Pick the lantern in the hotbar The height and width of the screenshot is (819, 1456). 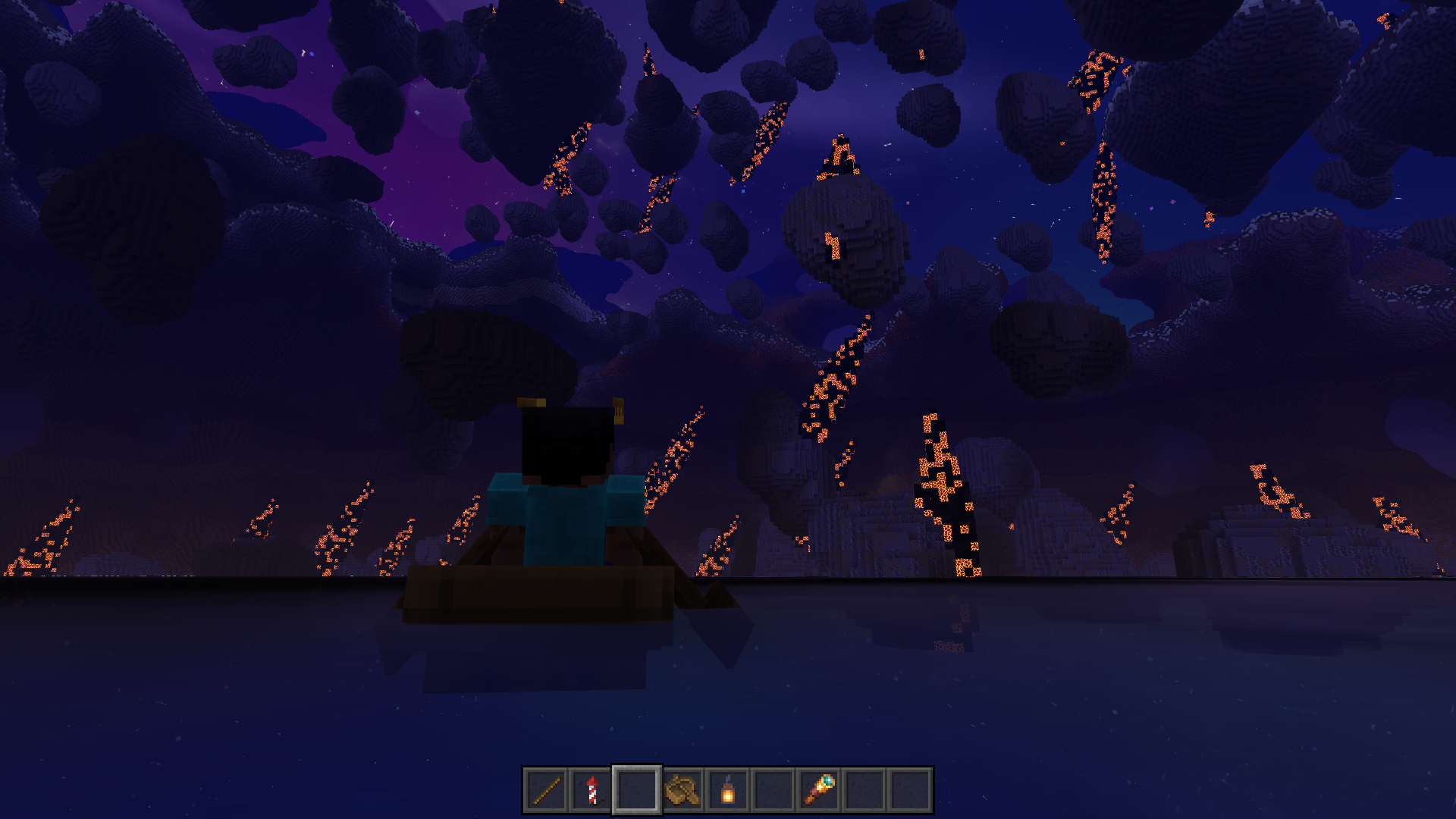(728, 790)
